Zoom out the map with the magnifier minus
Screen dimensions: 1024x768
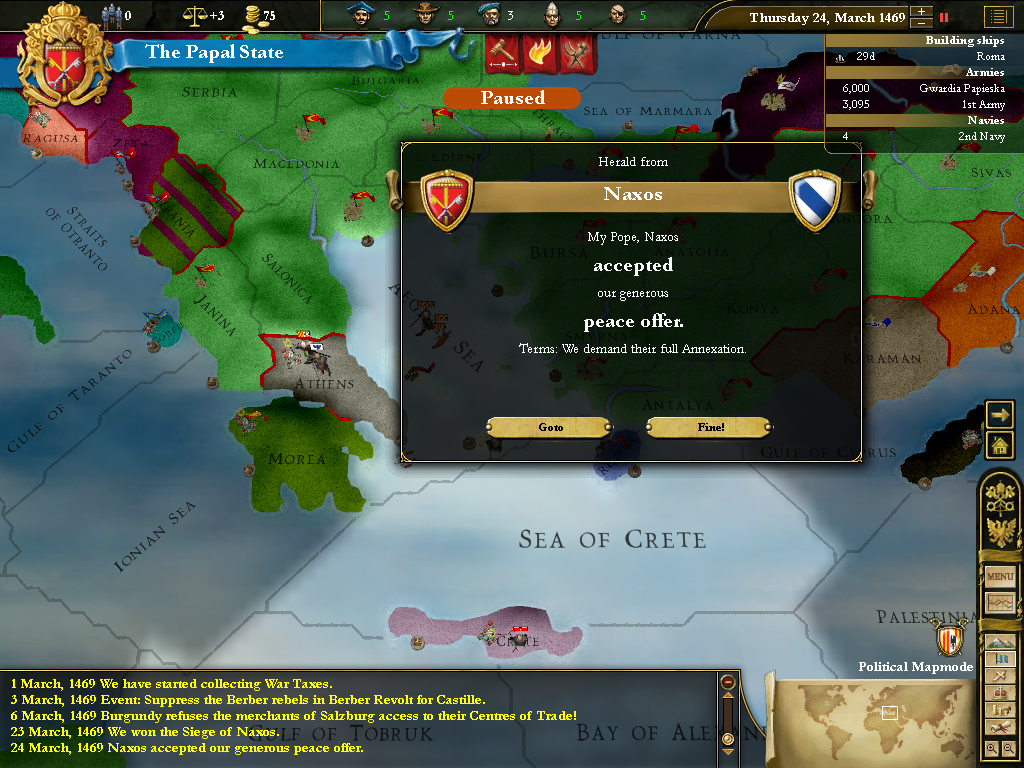click(1008, 748)
